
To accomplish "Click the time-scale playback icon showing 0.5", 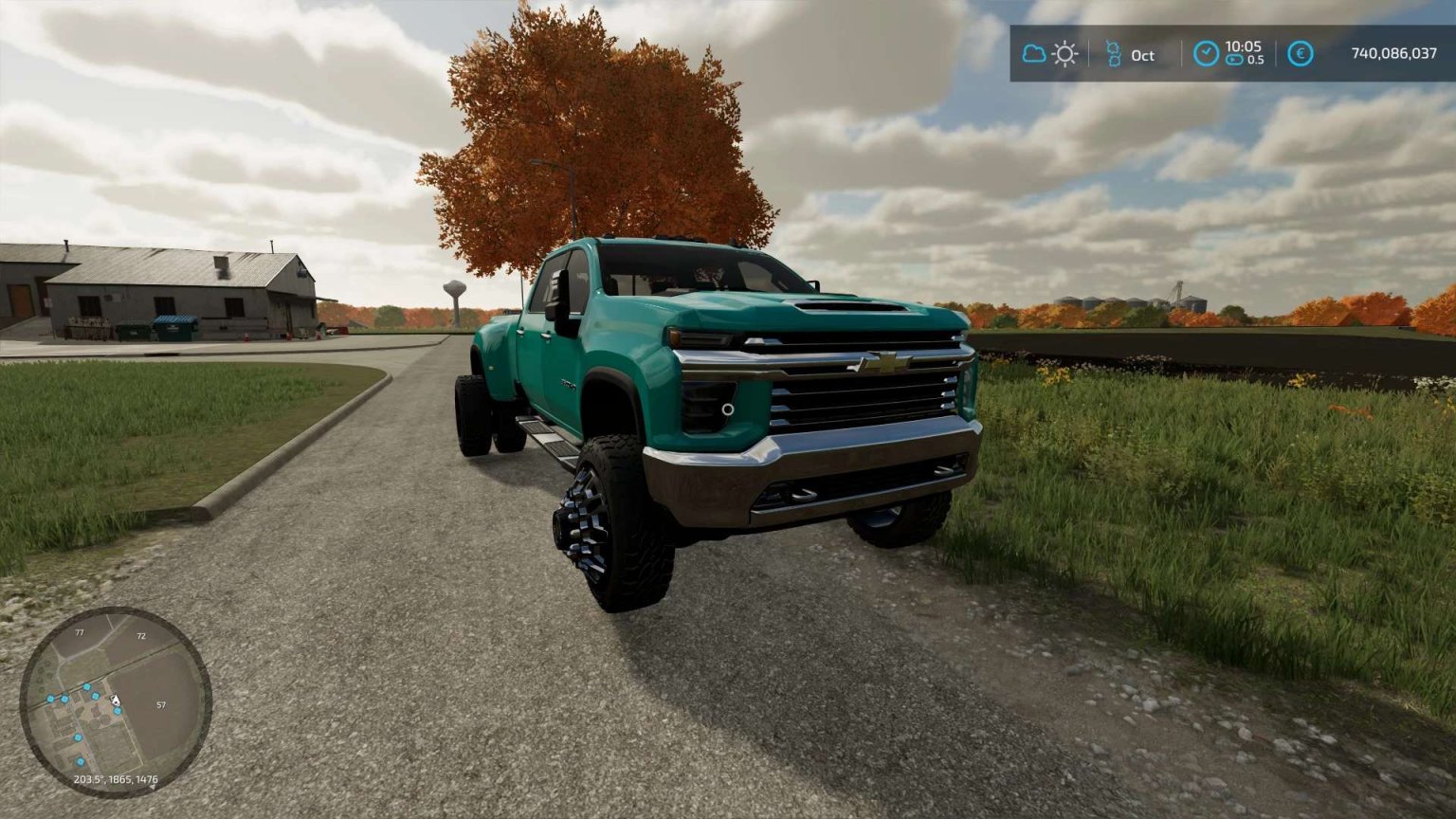I will click(1235, 60).
